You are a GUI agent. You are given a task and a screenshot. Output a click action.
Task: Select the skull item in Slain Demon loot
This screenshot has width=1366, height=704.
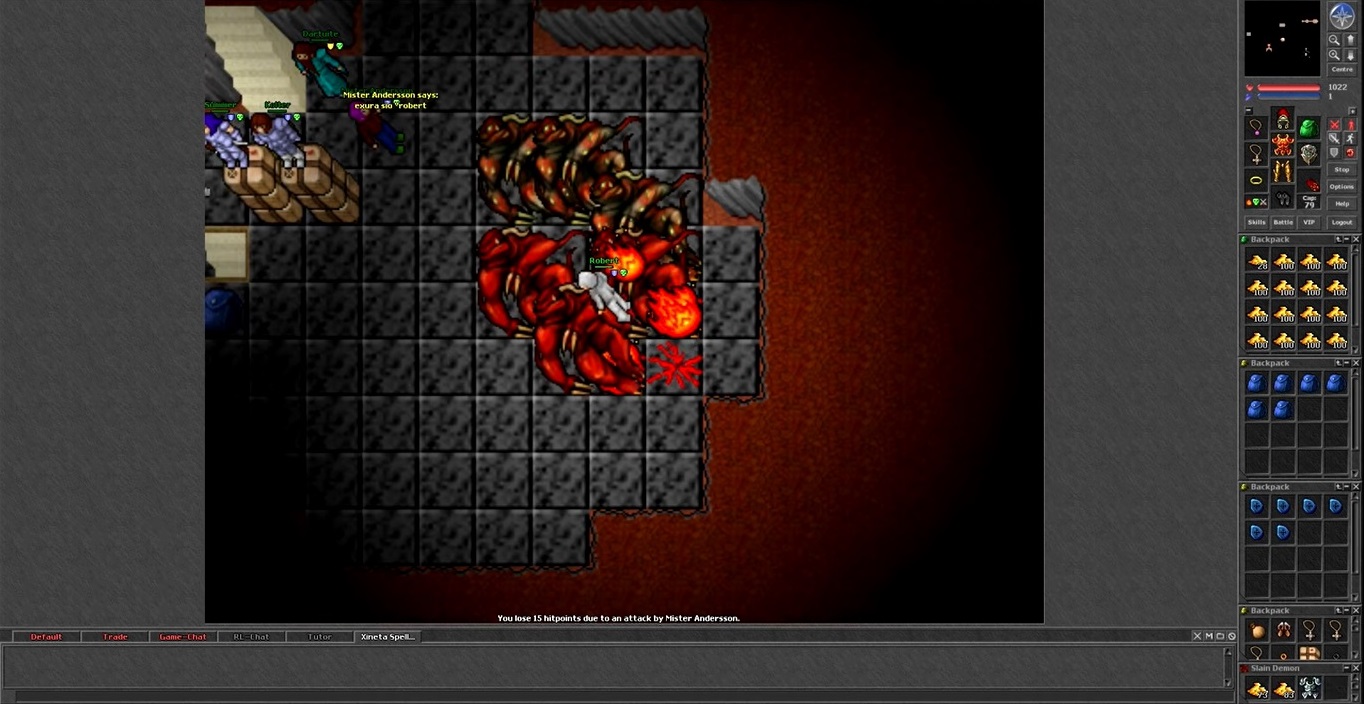click(x=1309, y=688)
